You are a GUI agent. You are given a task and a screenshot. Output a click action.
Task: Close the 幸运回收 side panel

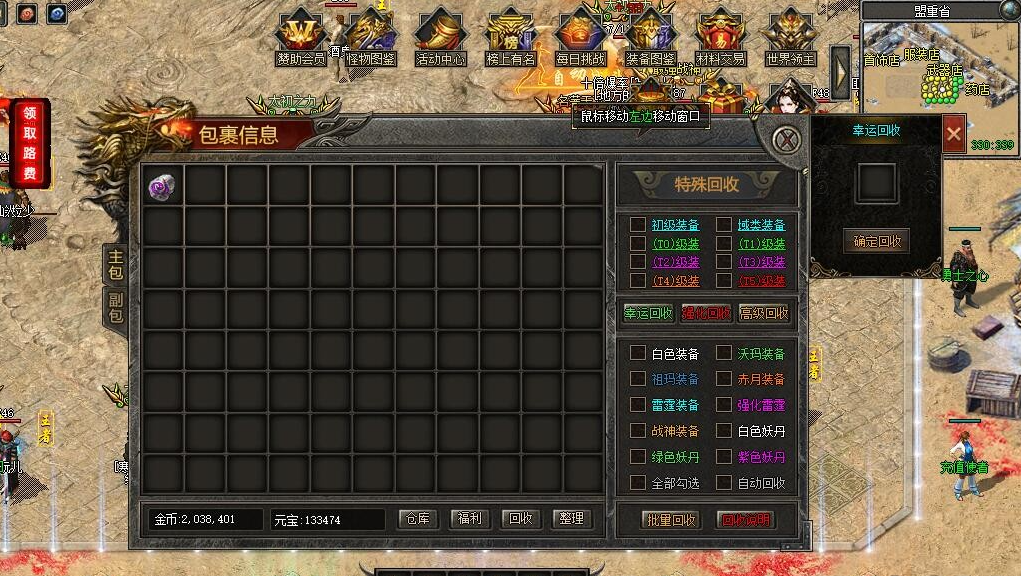coord(954,133)
